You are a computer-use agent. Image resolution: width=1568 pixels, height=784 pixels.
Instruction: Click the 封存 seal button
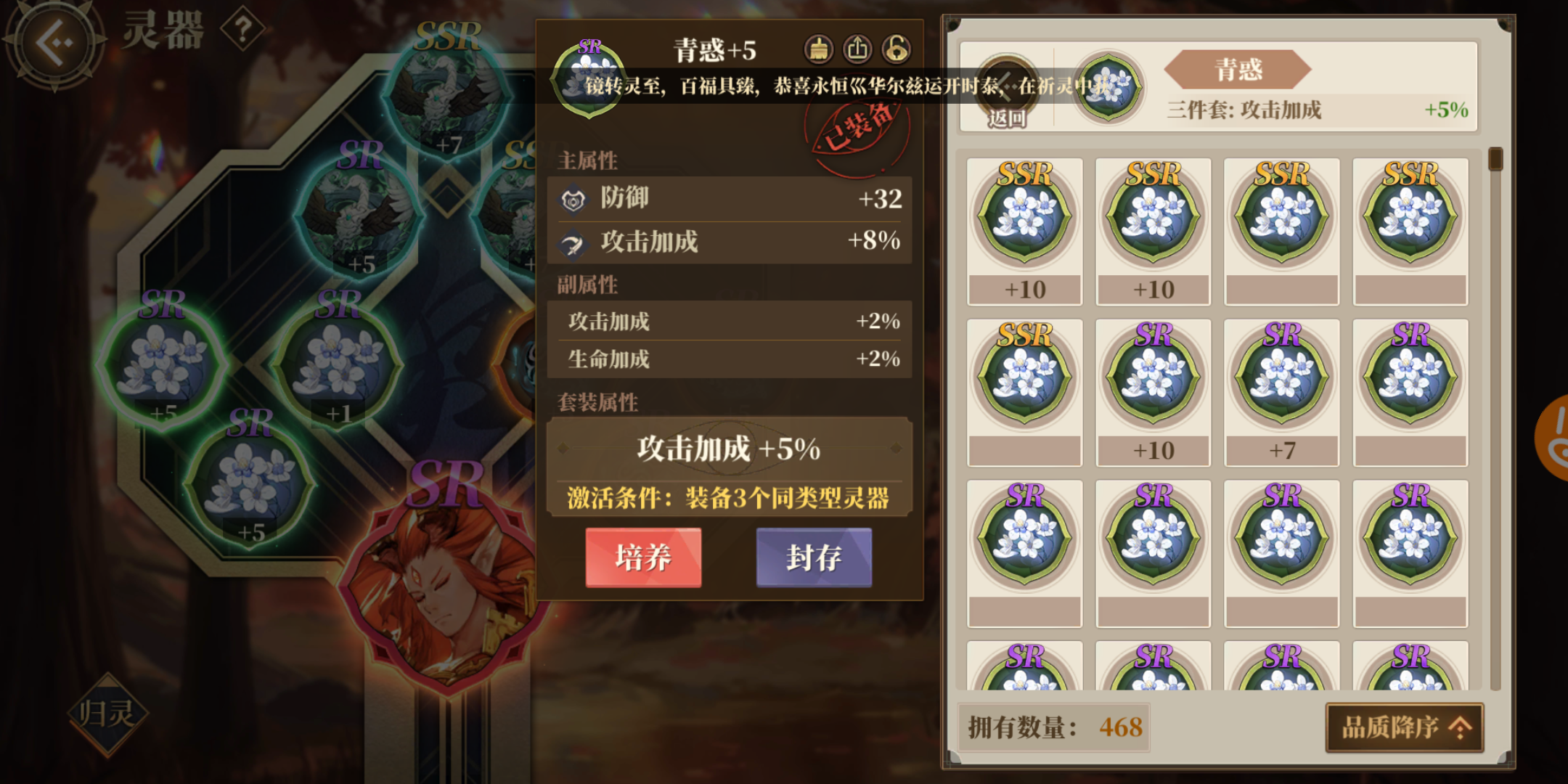(814, 558)
